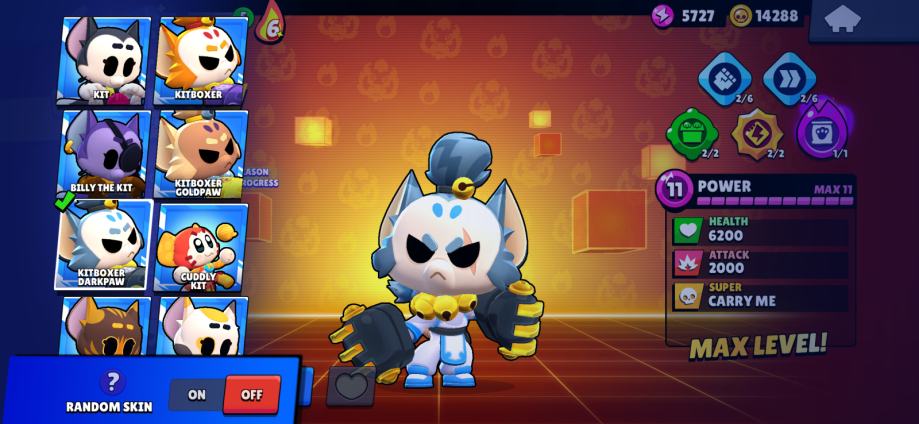The image size is (919, 424).
Task: Show the Attack stat details
Action: 760,262
